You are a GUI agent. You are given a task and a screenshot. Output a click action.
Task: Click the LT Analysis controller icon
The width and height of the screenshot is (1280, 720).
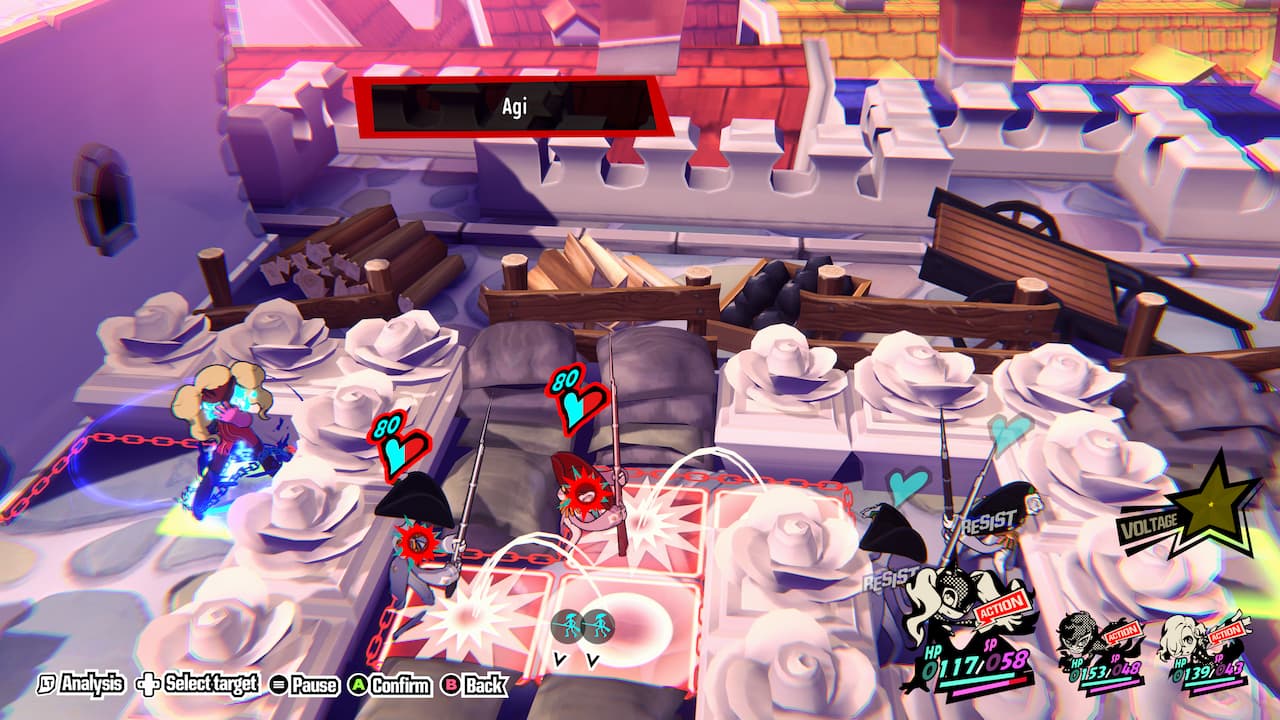(x=47, y=684)
